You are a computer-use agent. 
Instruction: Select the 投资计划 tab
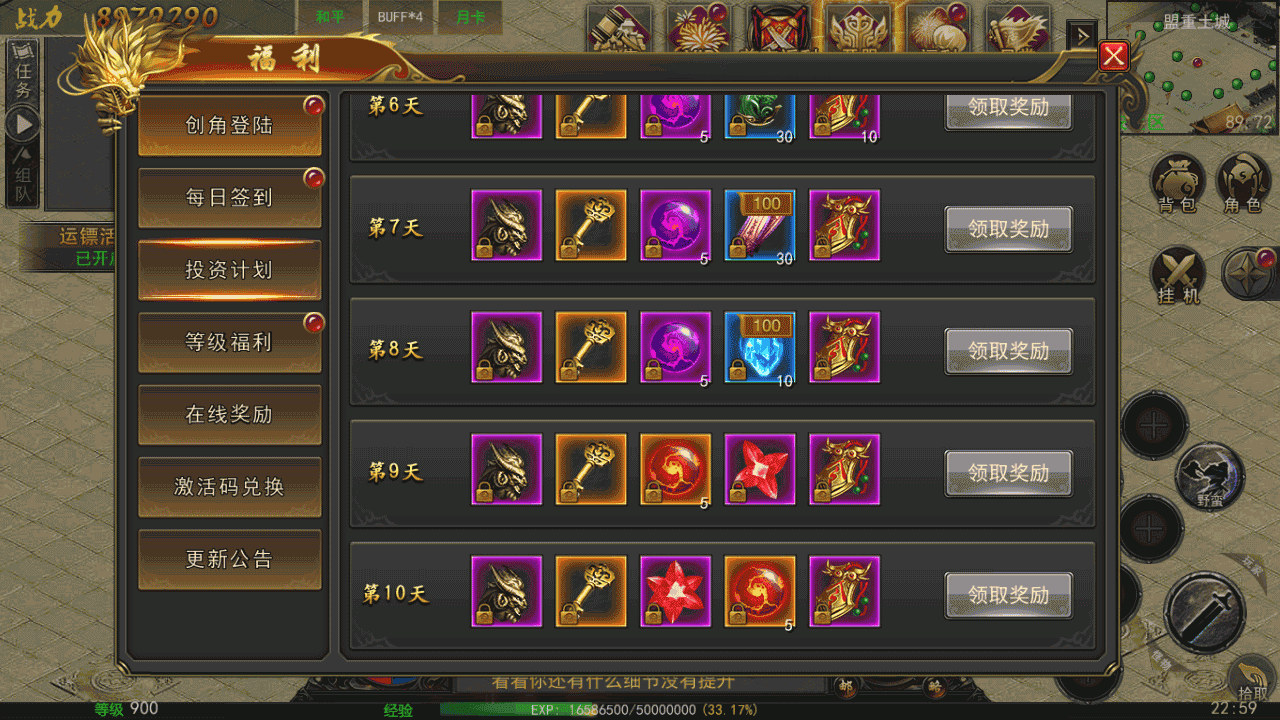click(x=229, y=270)
